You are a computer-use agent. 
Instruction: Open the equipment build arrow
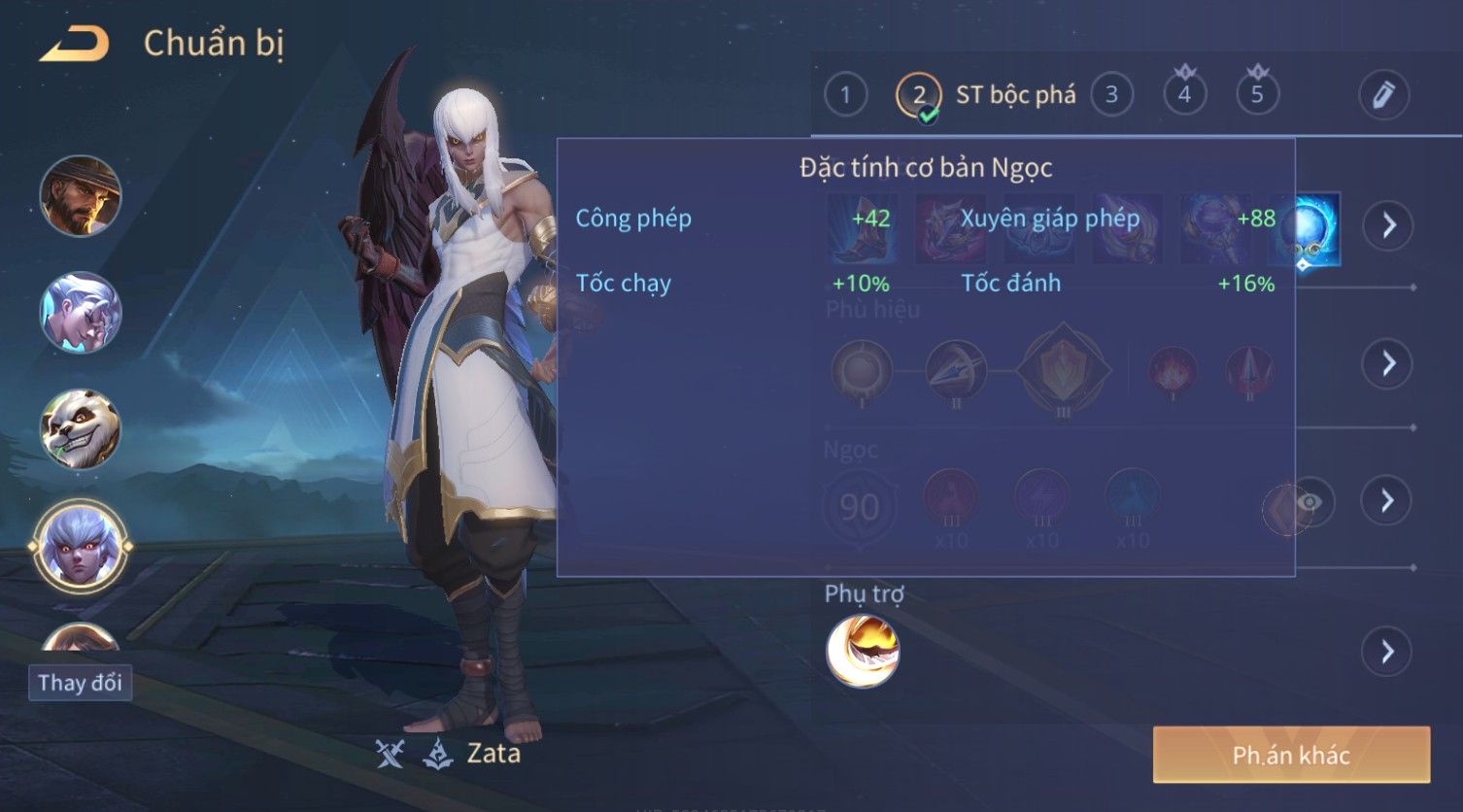[1387, 226]
